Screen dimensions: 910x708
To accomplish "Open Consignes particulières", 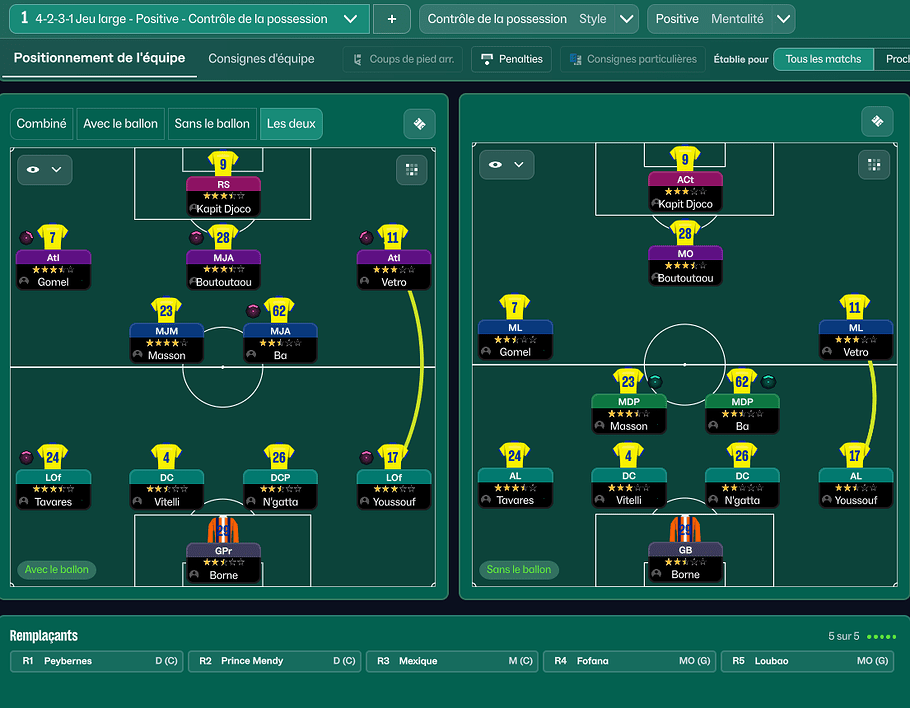I will pos(632,59).
